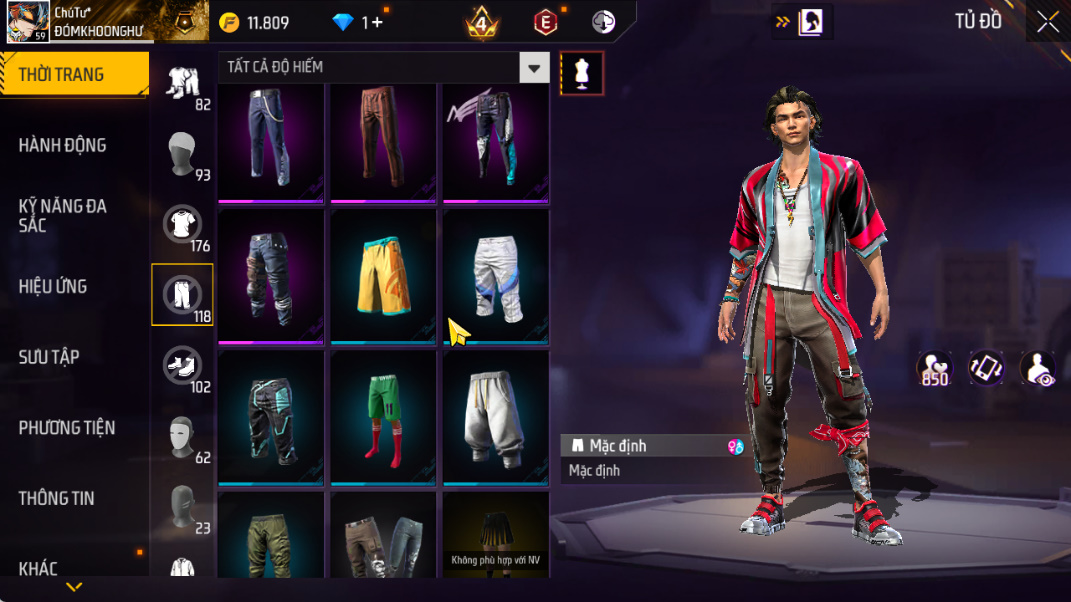Open the SƯU TẬP tab
The image size is (1071, 602).
click(x=49, y=357)
